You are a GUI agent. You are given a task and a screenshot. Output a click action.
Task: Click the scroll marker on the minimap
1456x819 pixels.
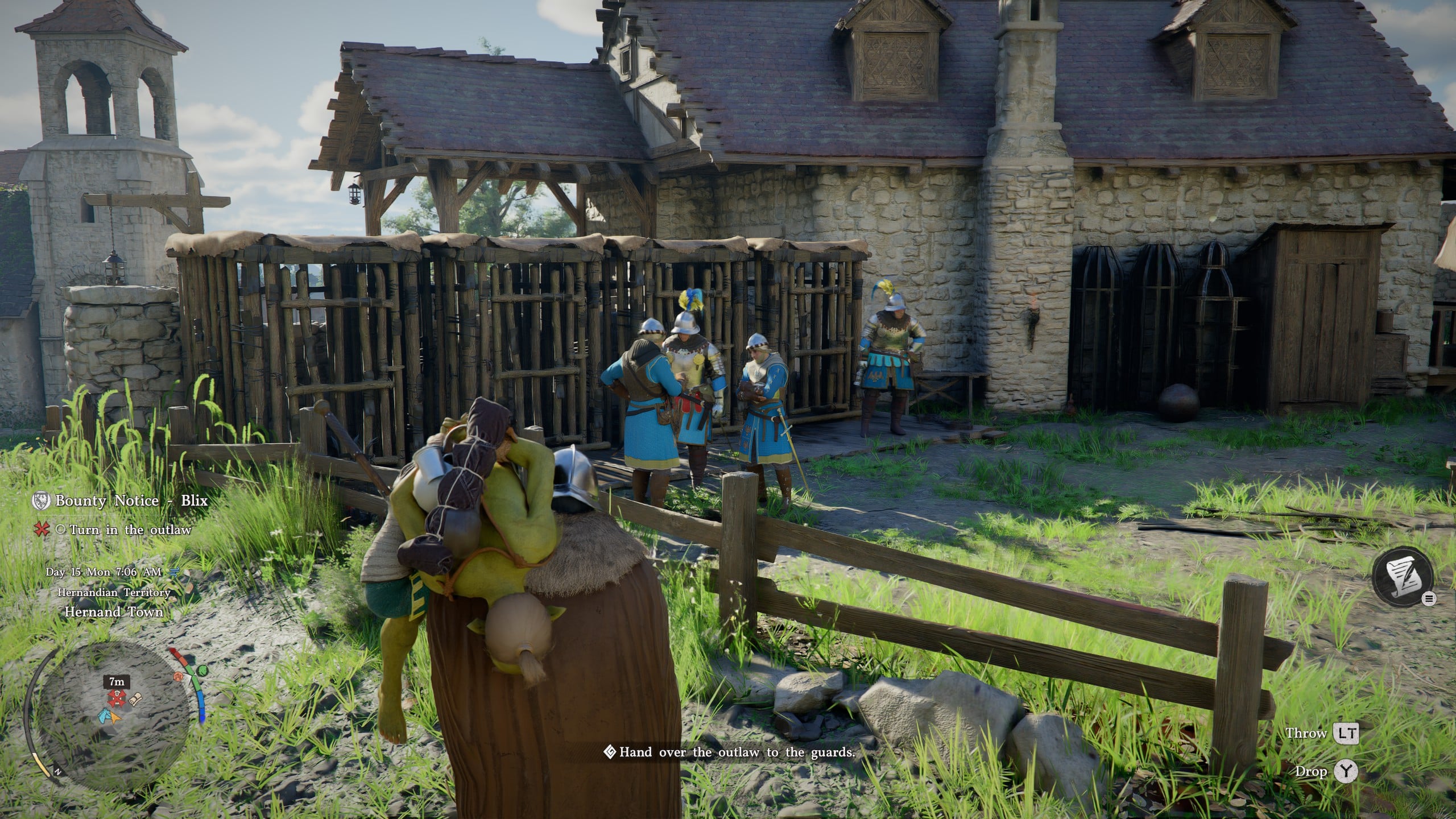coord(135,700)
